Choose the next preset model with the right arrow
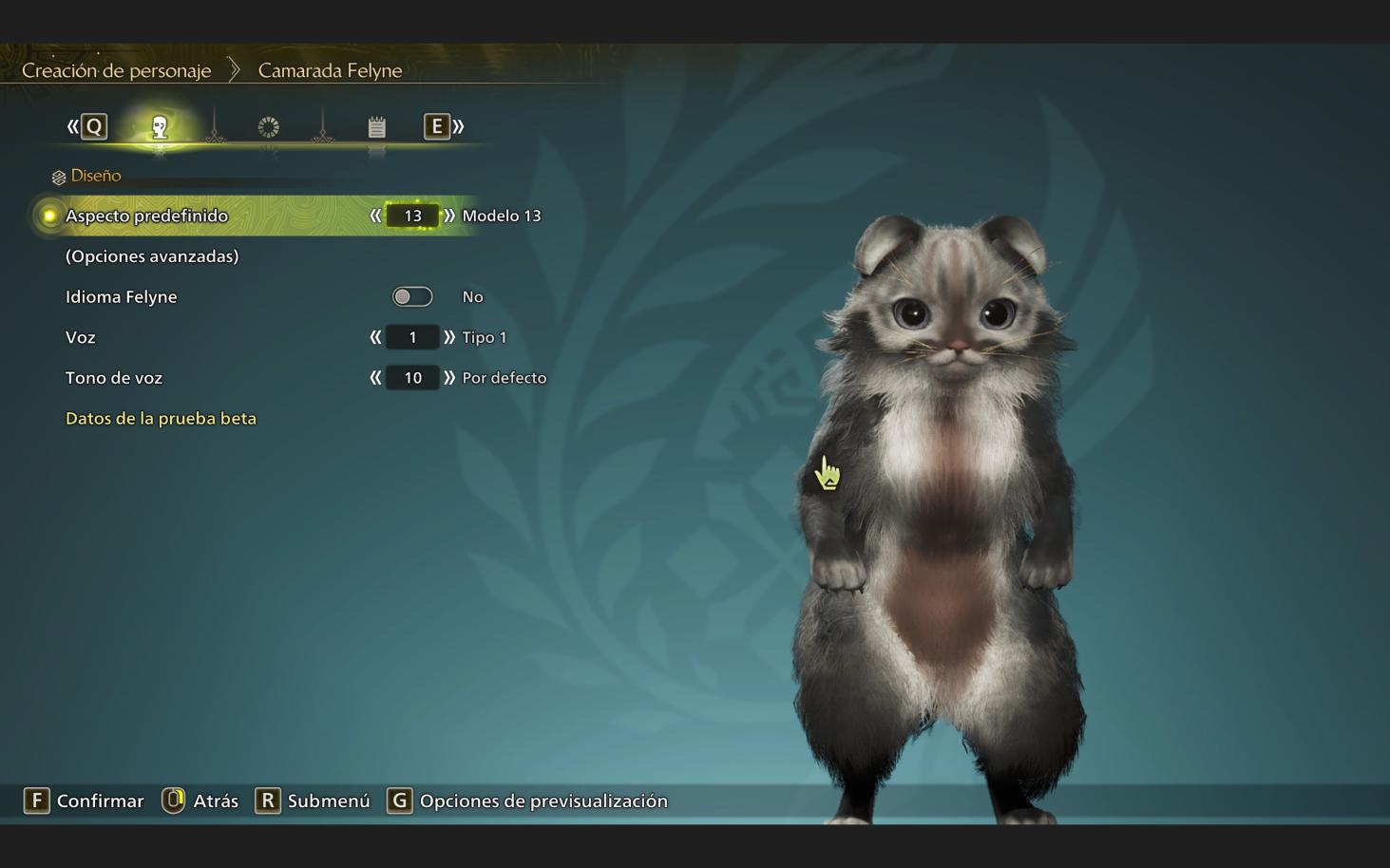 tap(449, 216)
